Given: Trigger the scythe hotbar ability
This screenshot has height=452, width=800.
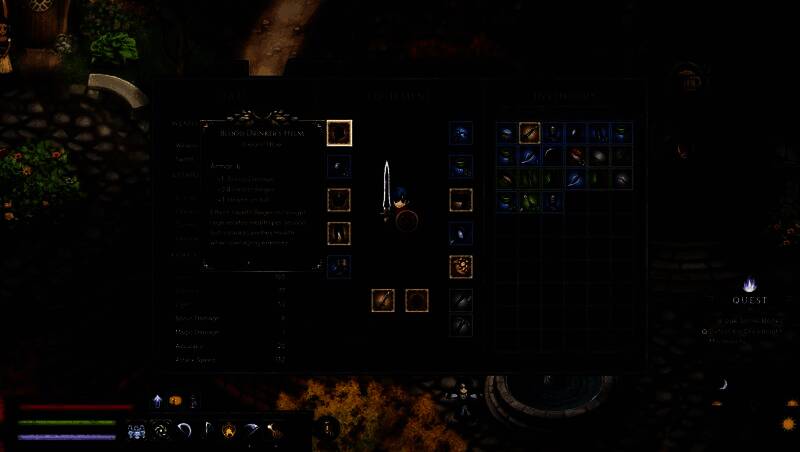Looking at the screenshot, I should (251, 431).
